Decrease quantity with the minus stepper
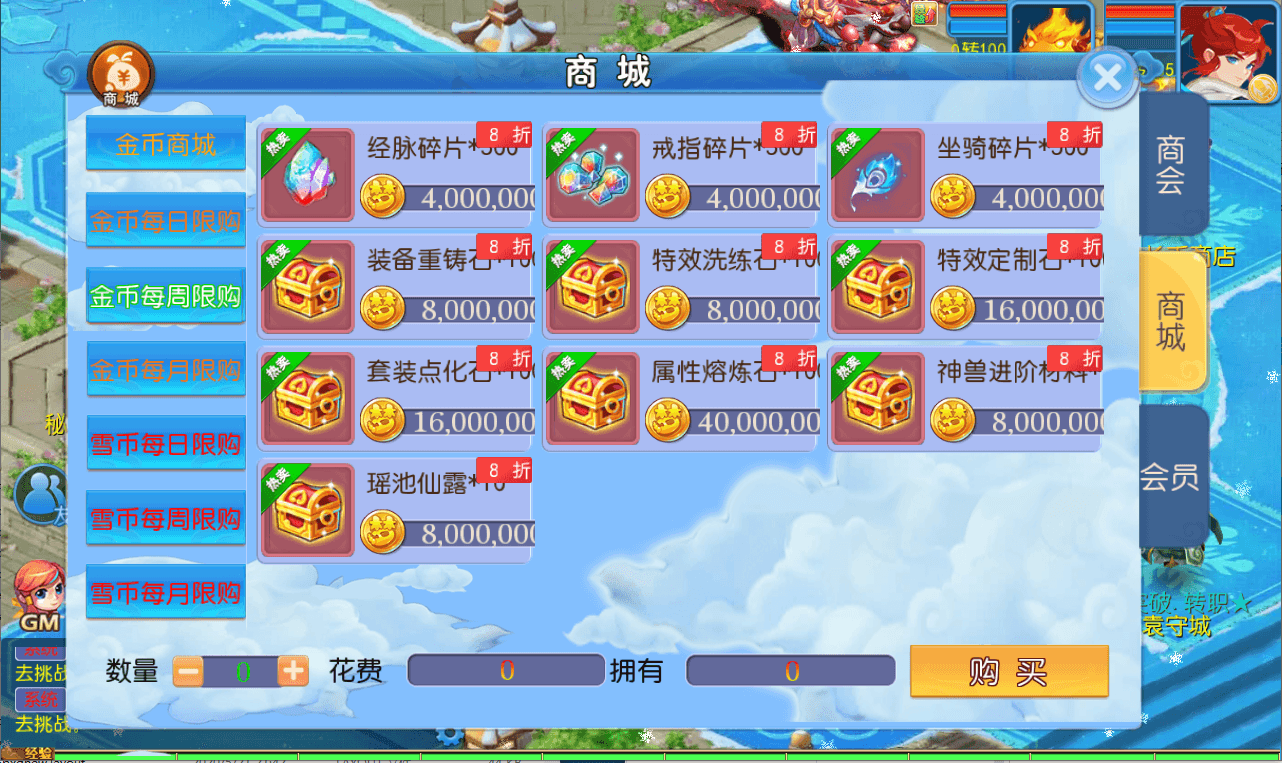 (190, 671)
